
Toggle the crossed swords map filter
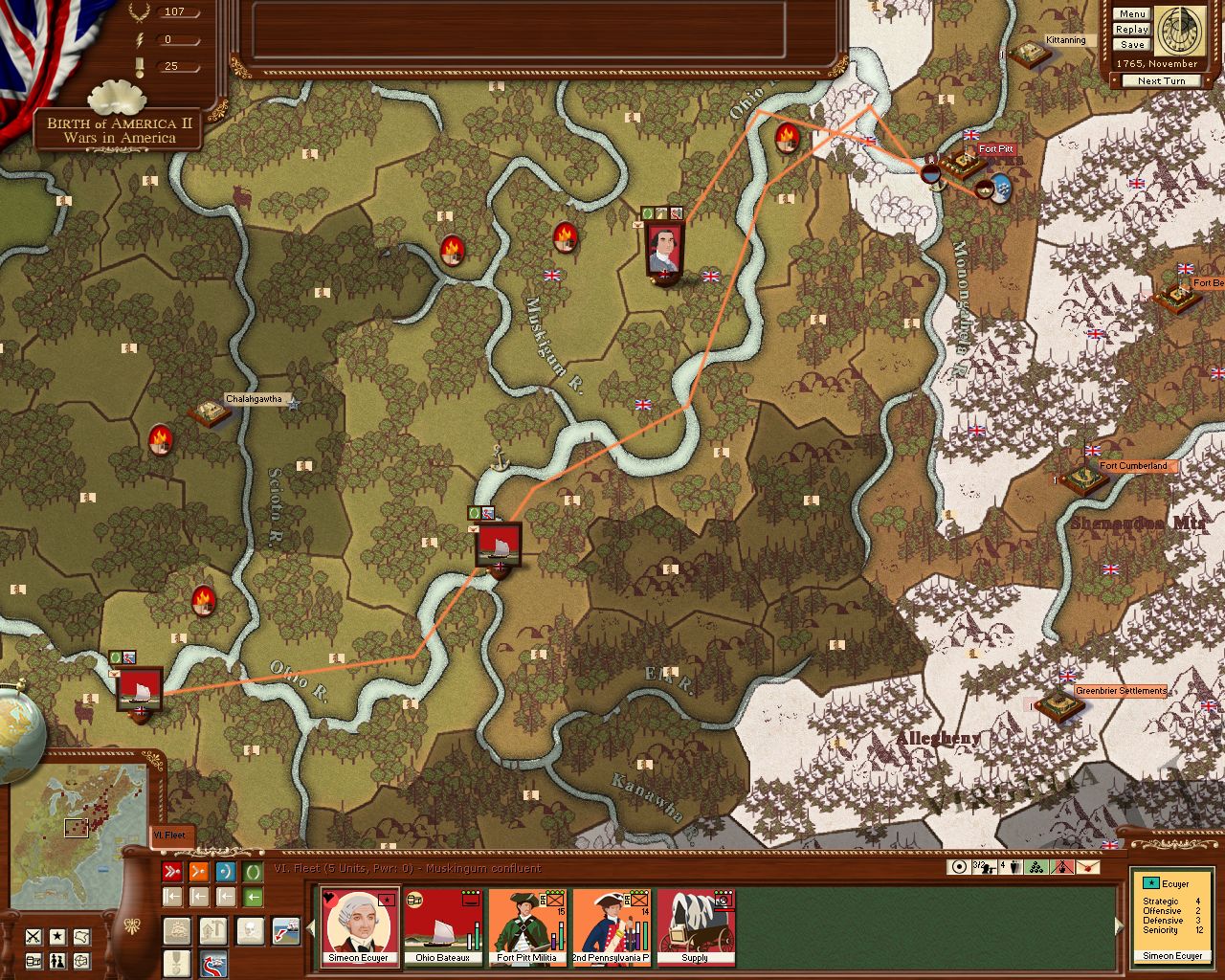tap(33, 936)
